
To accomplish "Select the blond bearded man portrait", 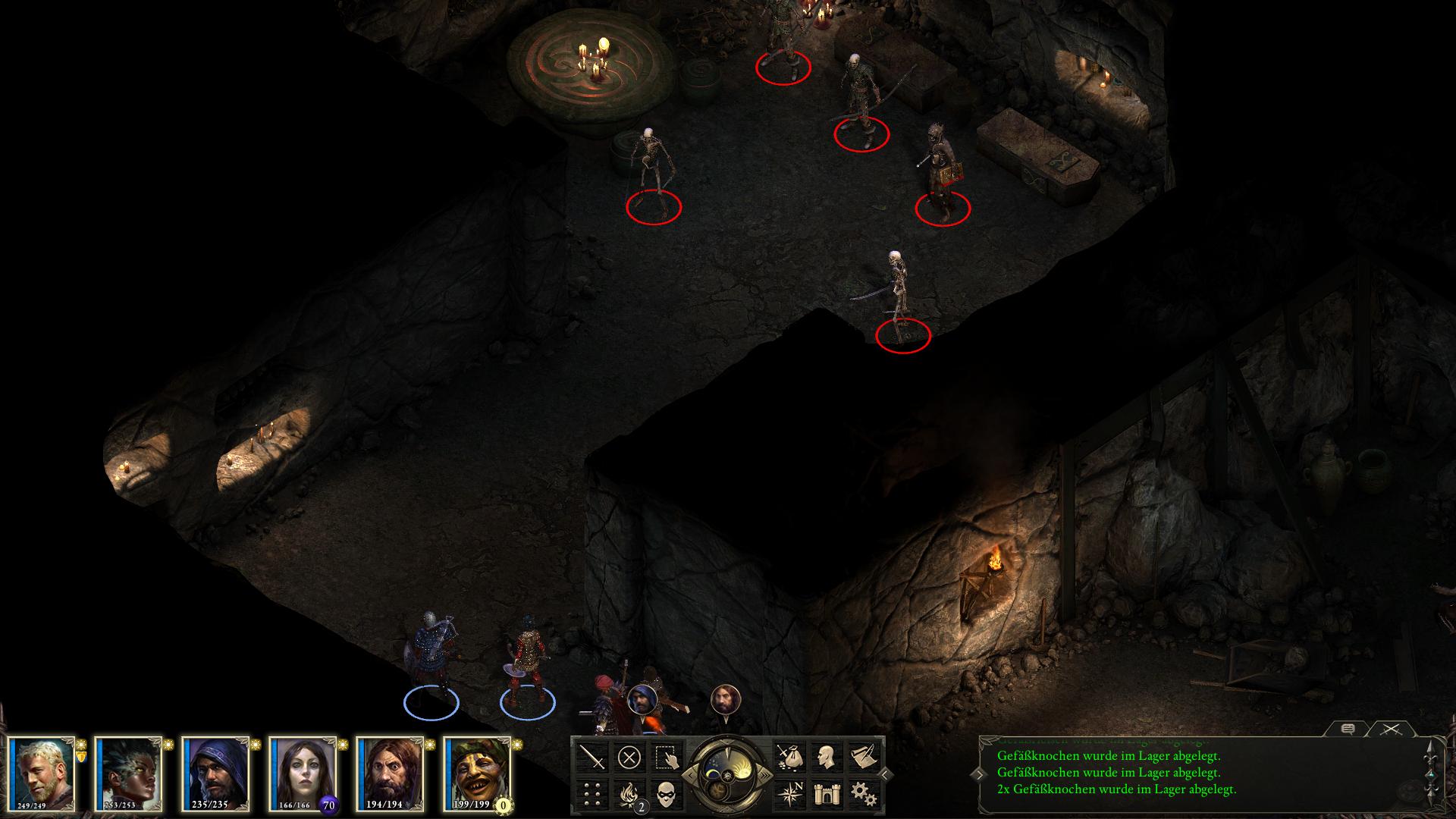I will (x=43, y=773).
